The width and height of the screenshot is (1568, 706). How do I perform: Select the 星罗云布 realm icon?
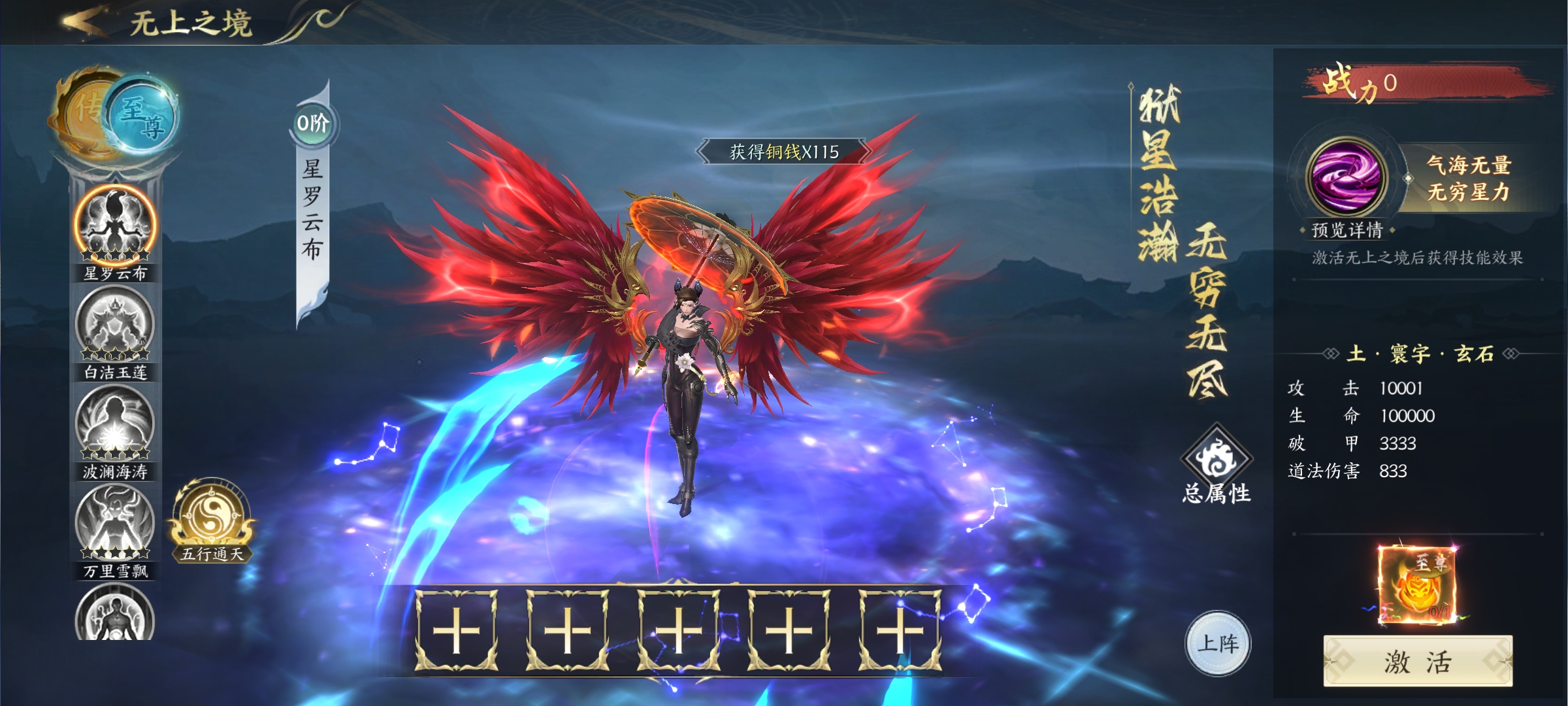click(x=115, y=226)
